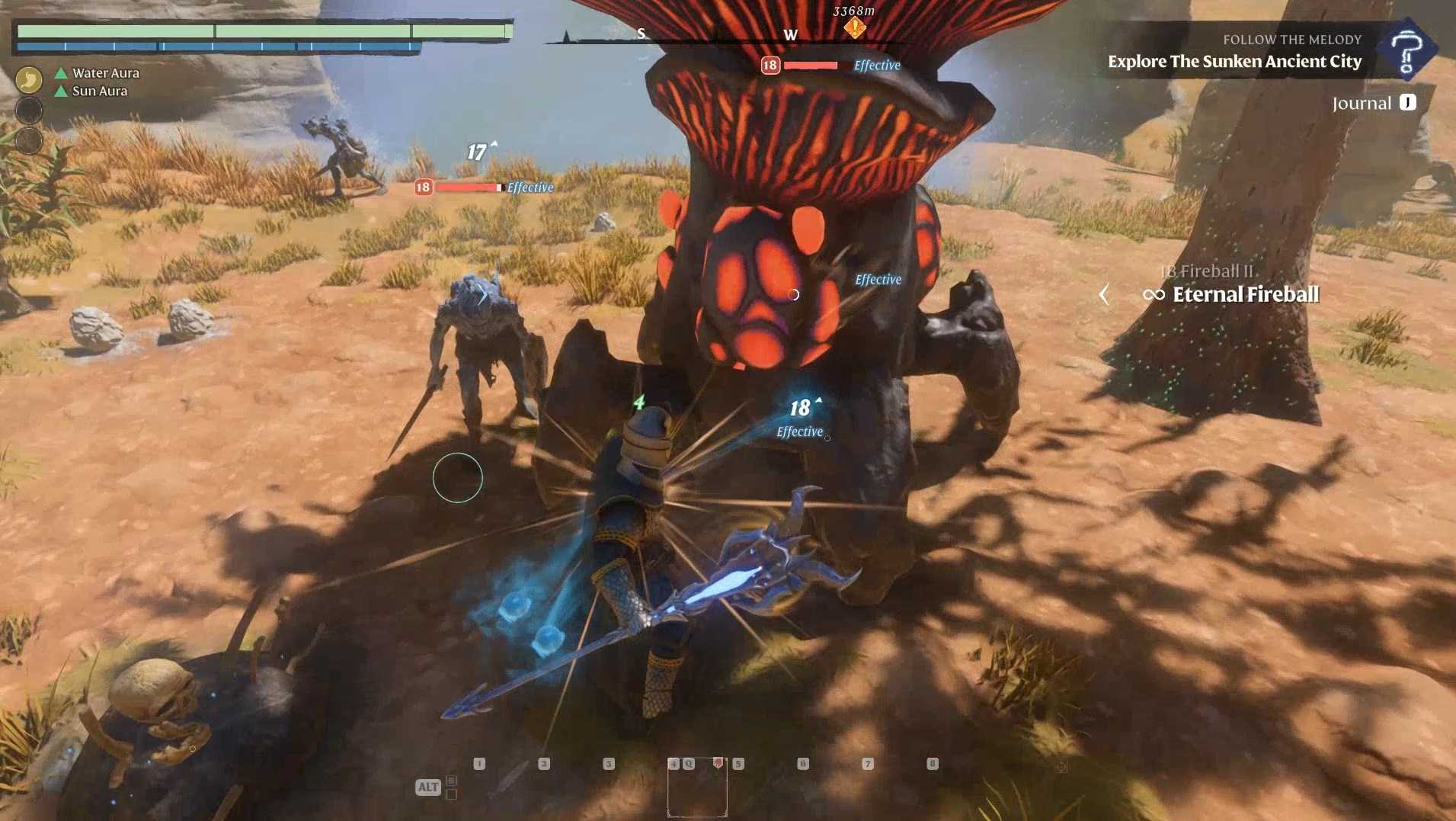Screen dimensions: 1456x821
Task: Toggle the ALT hotbar modifier key
Action: coord(428,786)
